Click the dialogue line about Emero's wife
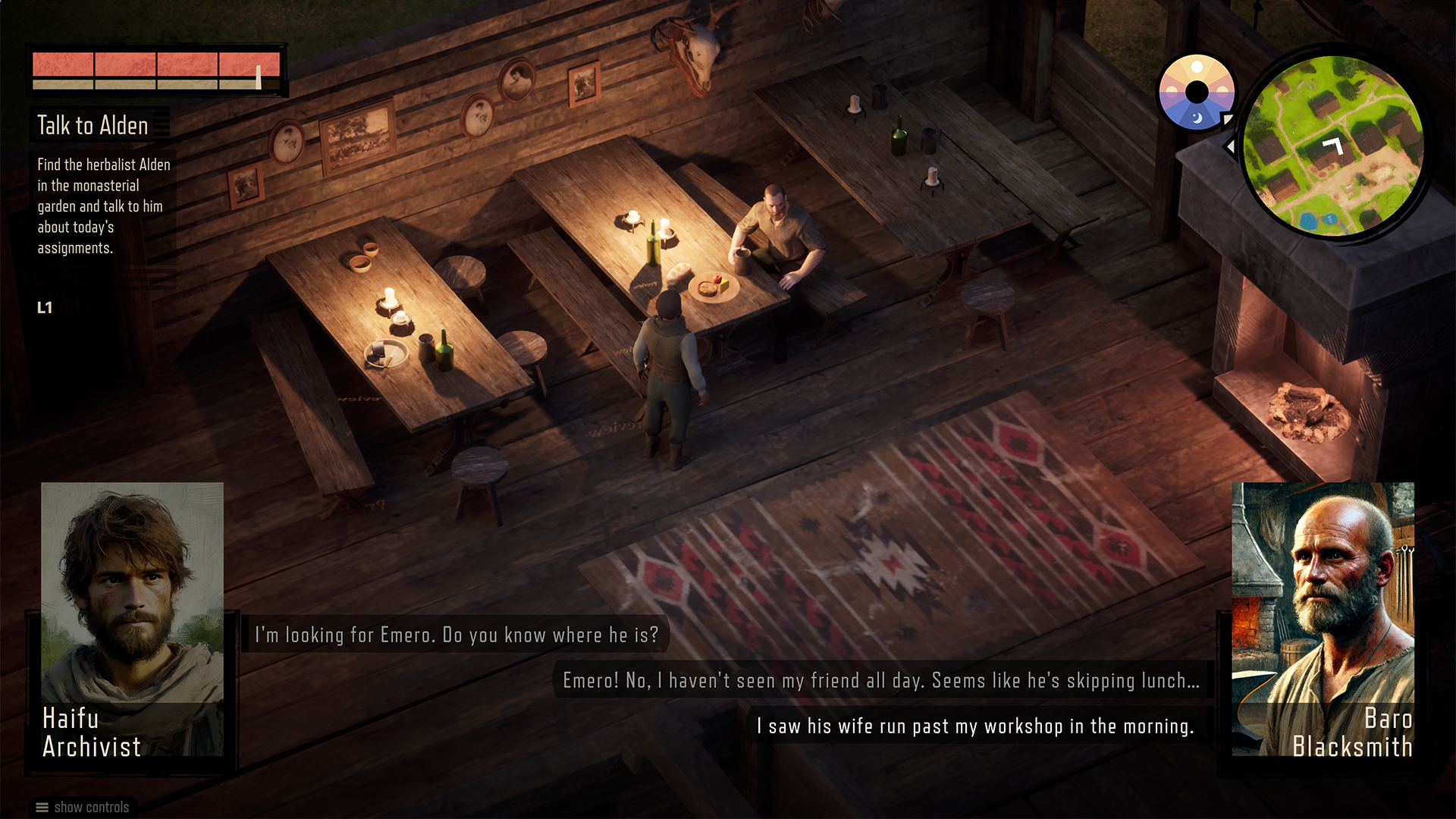 [975, 726]
